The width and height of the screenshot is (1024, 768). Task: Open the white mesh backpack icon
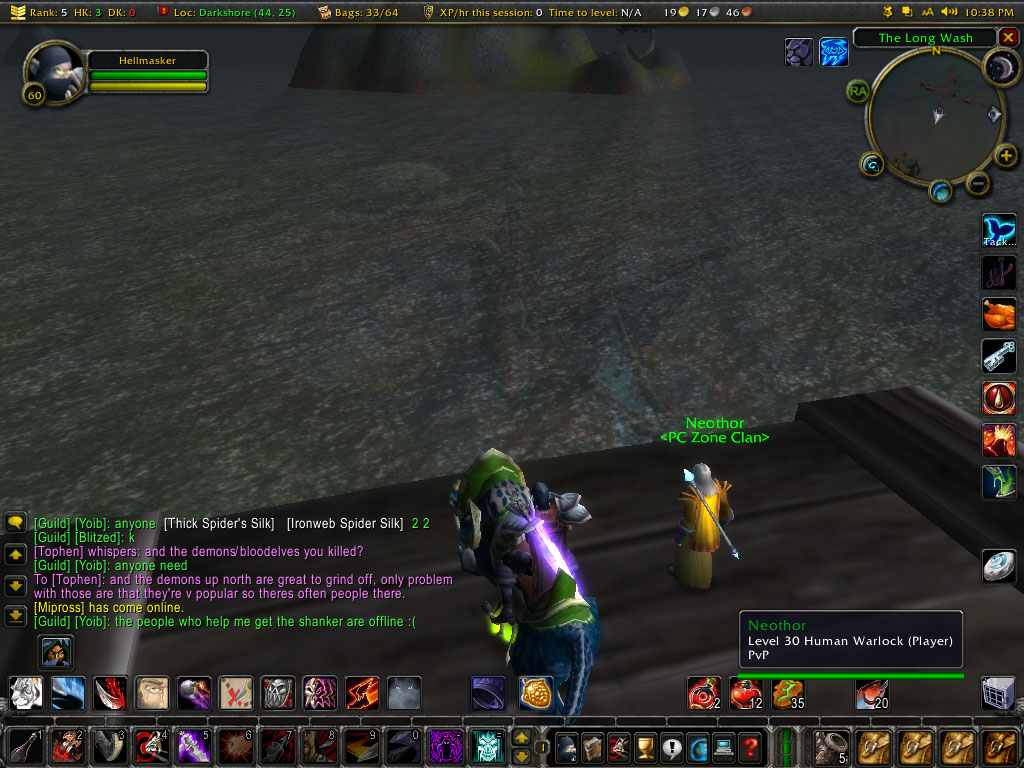[x=998, y=693]
